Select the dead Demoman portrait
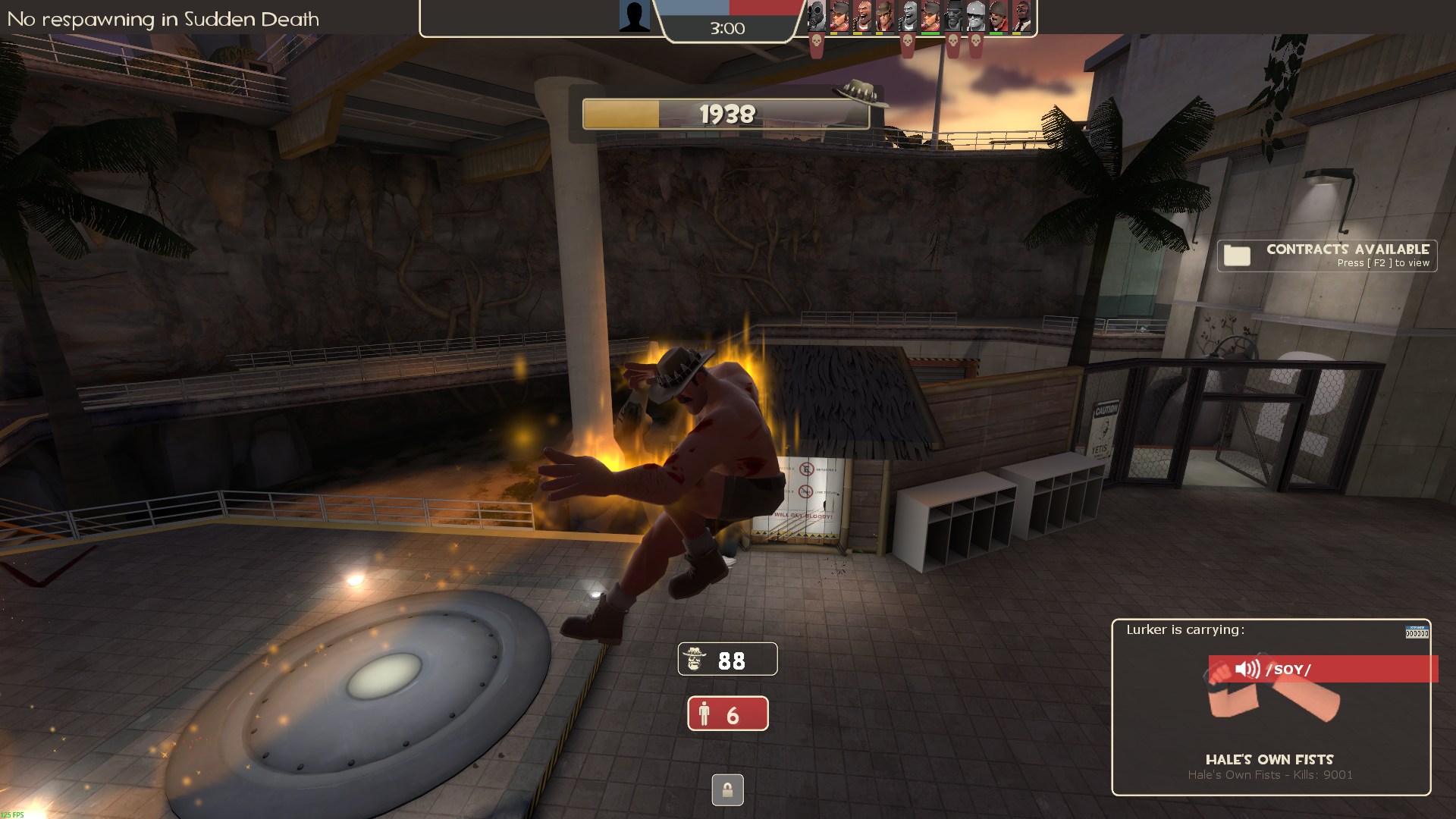The height and width of the screenshot is (819, 1456). pos(953,16)
